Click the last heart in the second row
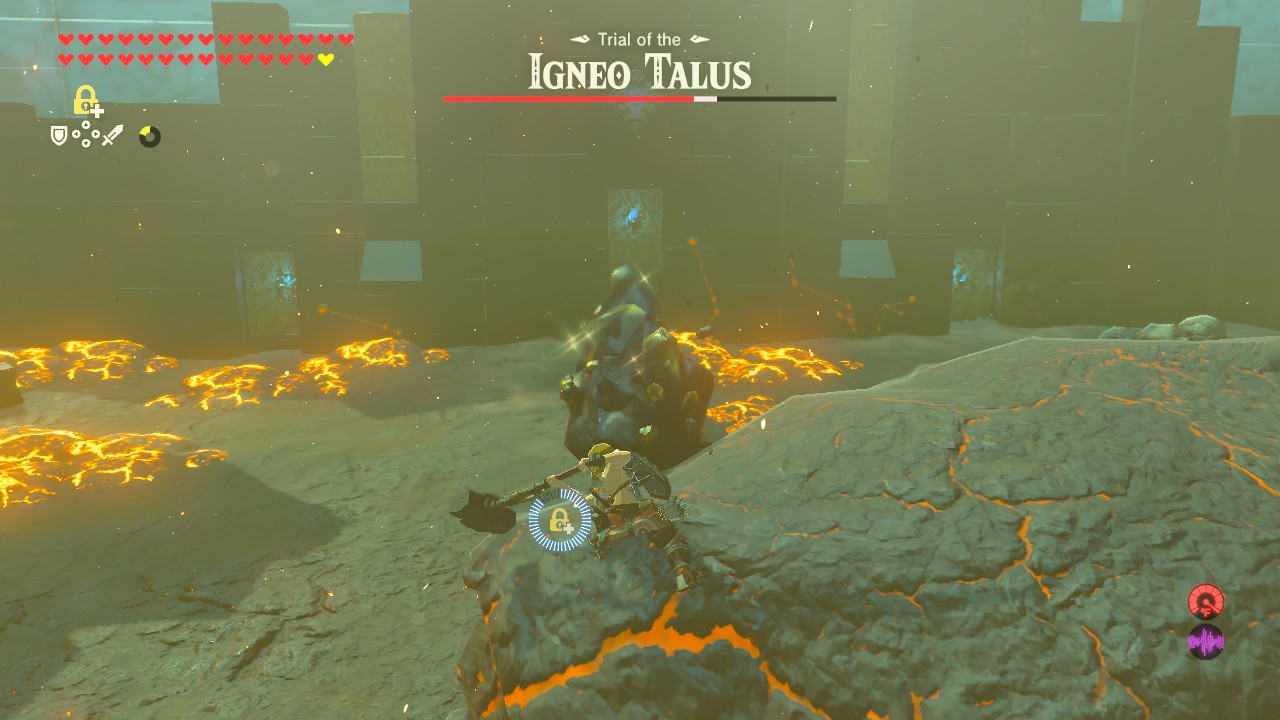The width and height of the screenshot is (1280, 720). (325, 60)
